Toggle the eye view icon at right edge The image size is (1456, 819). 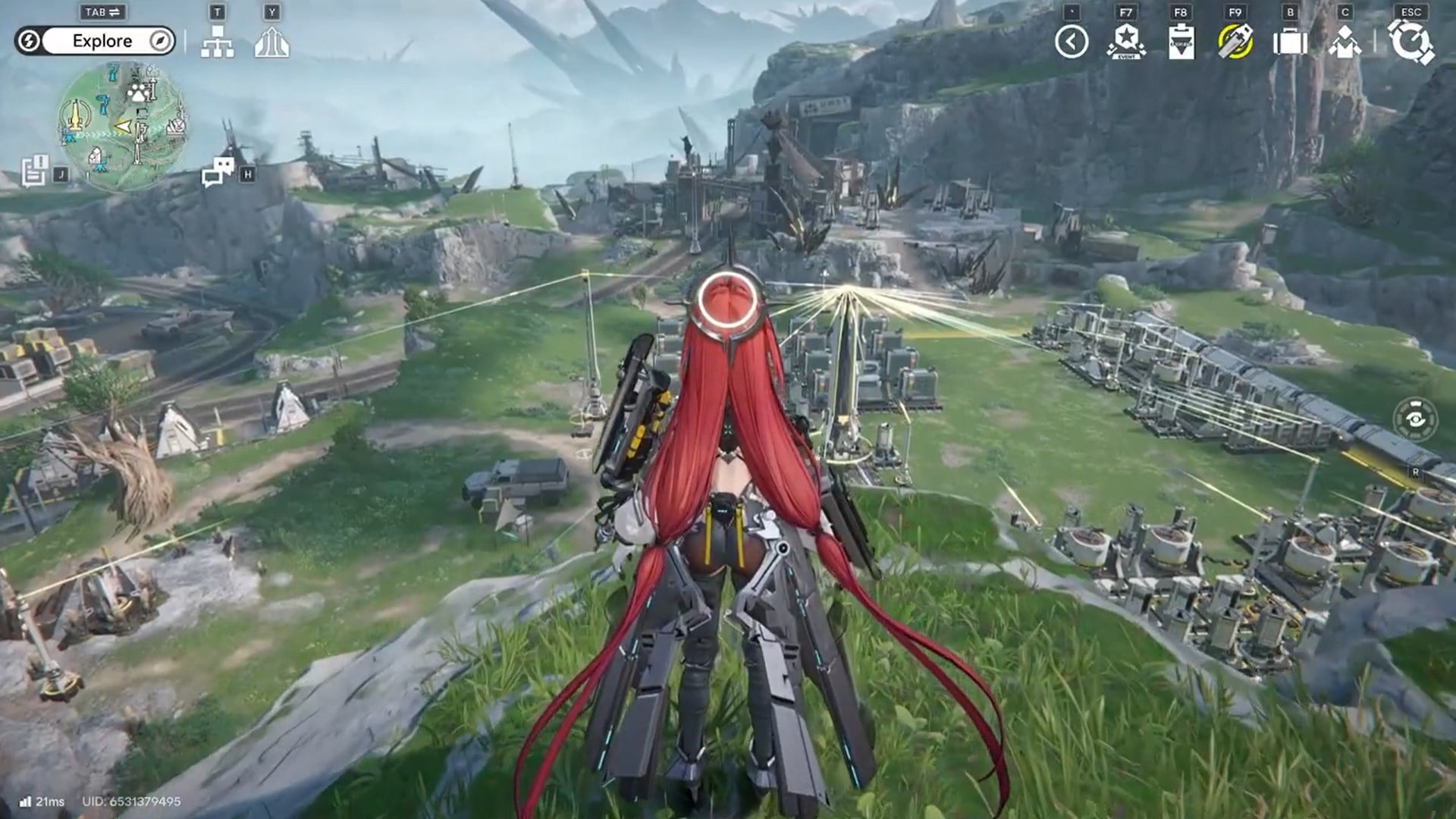[x=1415, y=419]
